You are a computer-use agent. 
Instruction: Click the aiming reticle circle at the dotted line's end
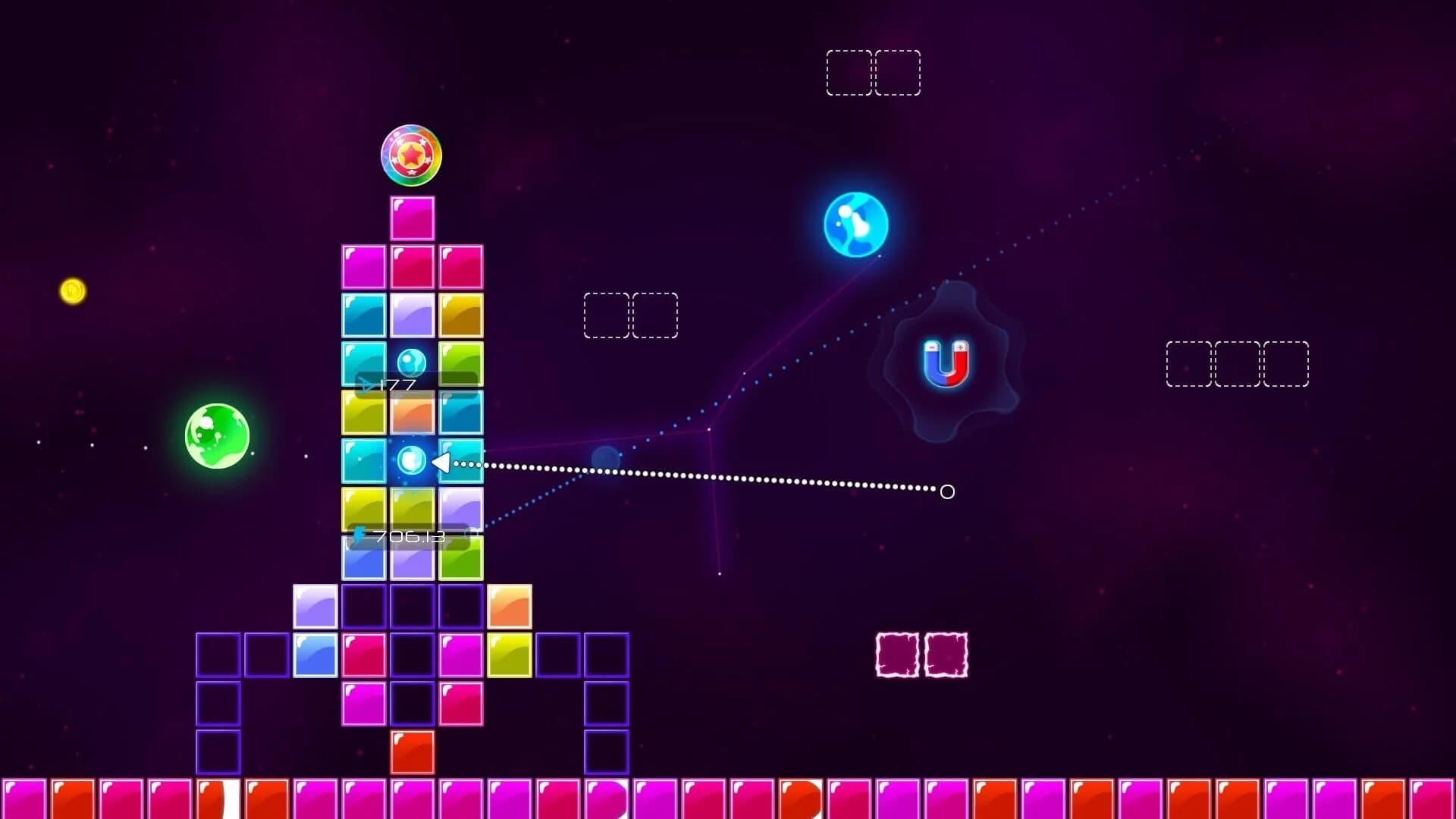click(x=946, y=493)
